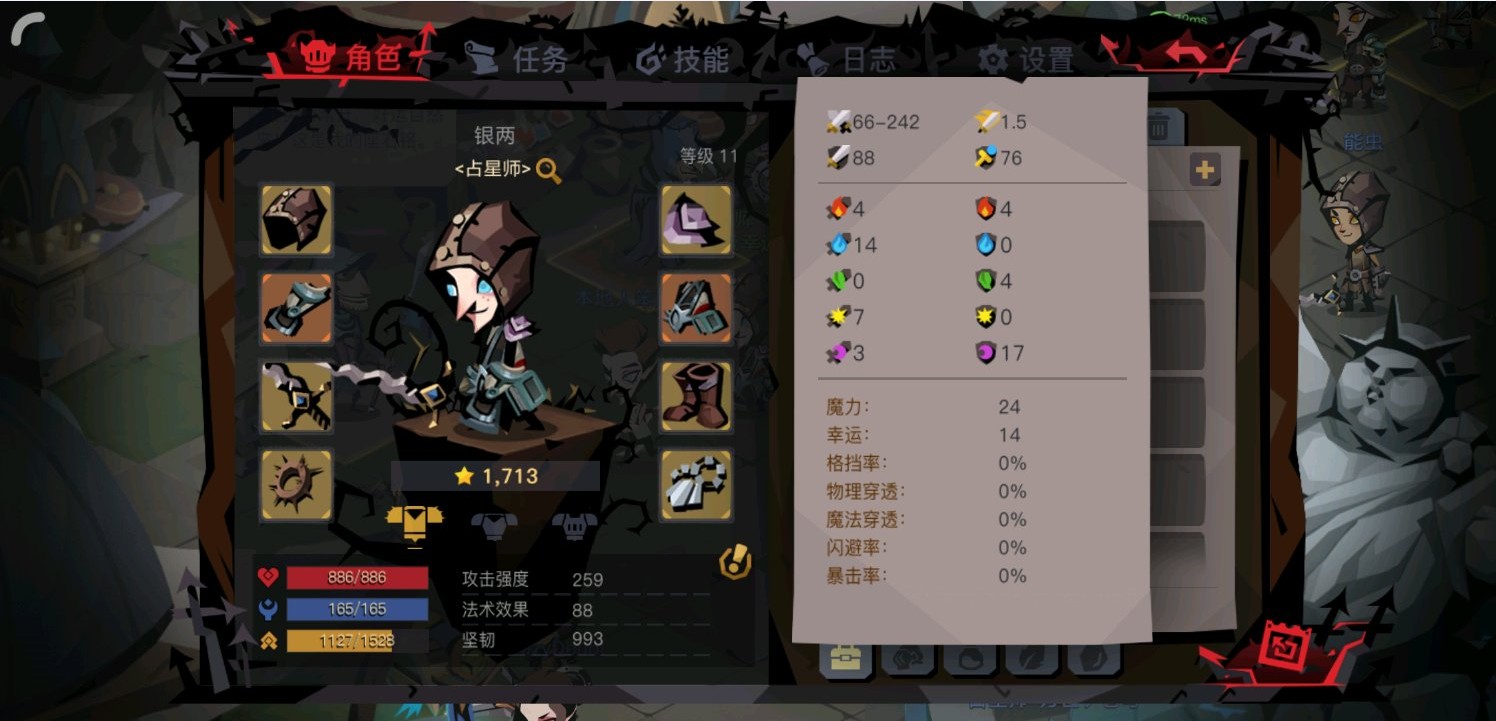Open the necklace slot in golden frame

coord(696,487)
